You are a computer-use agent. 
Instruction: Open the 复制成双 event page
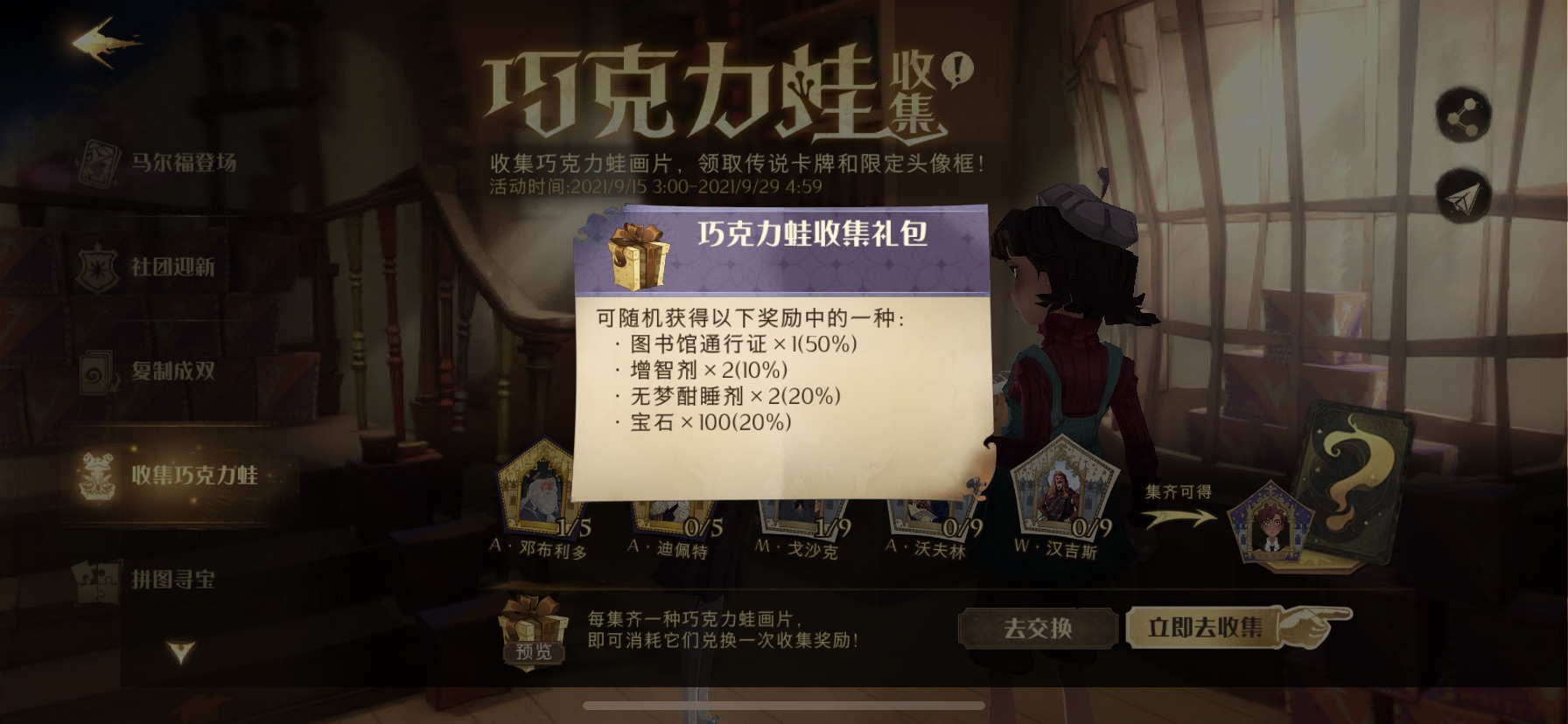pos(171,371)
